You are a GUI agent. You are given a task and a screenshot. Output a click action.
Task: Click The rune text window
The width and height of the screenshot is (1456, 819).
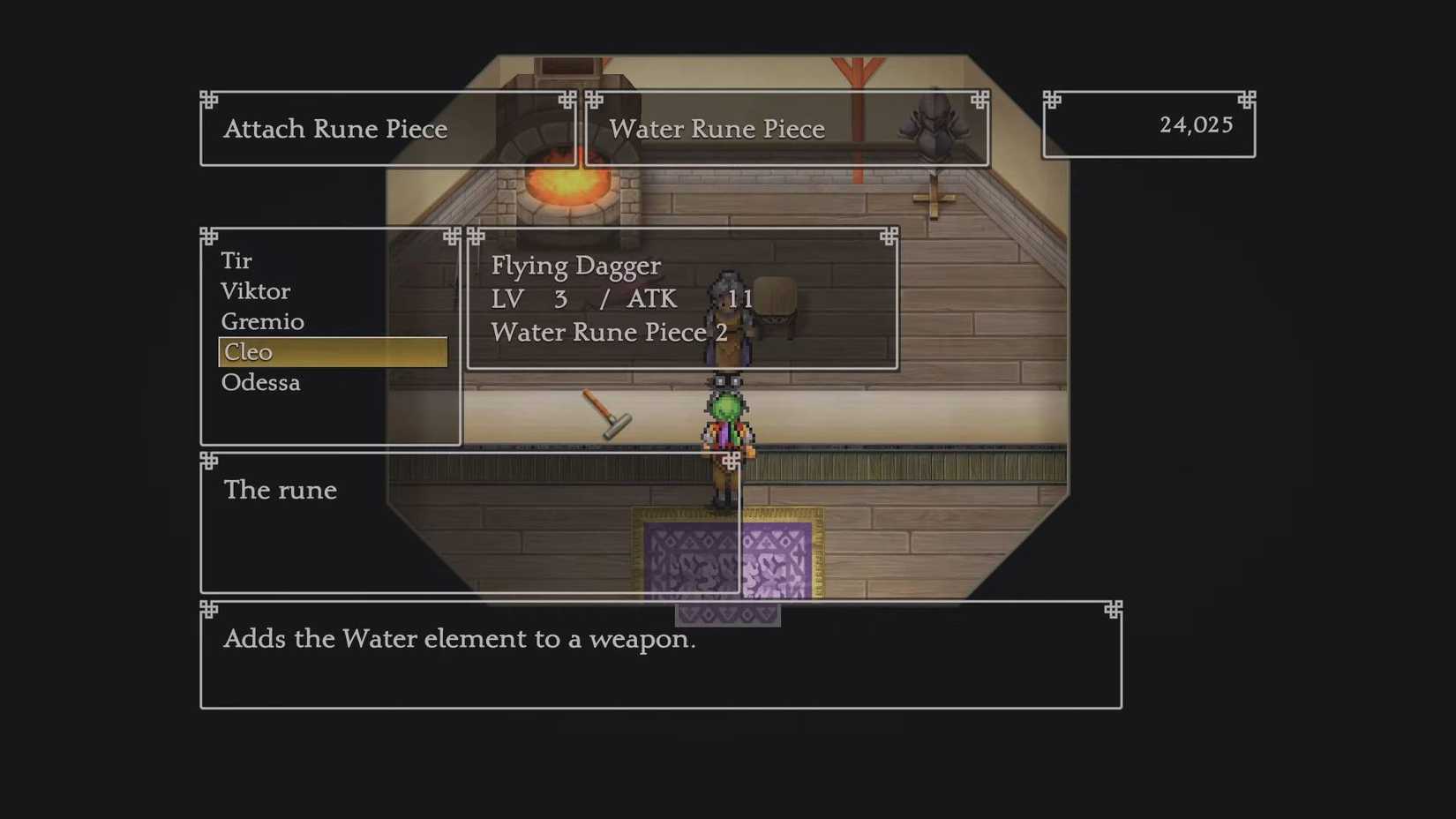point(280,491)
